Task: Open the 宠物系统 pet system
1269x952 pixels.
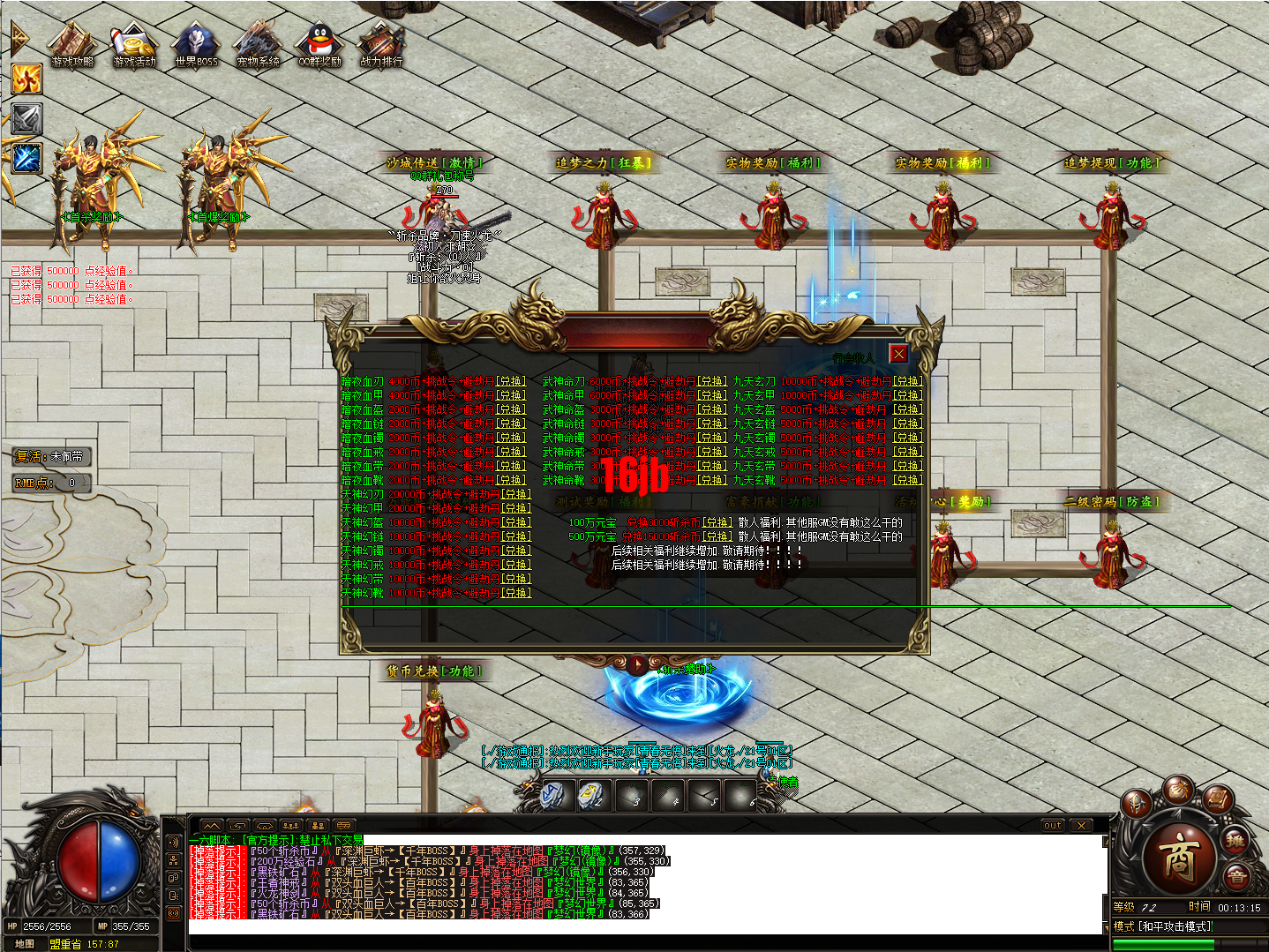Action: 258,44
